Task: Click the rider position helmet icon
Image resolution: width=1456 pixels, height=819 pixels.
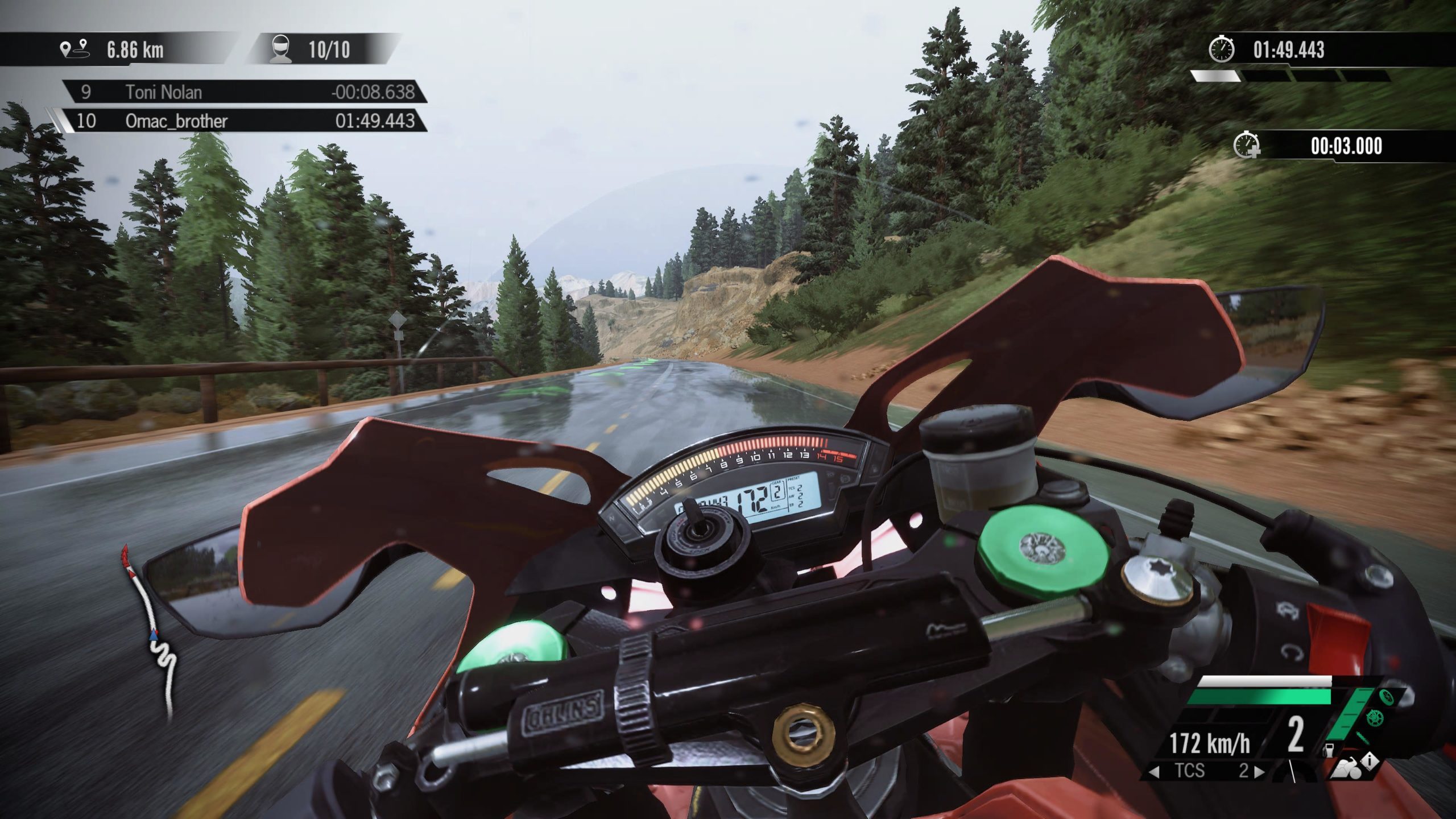Action: [280, 49]
